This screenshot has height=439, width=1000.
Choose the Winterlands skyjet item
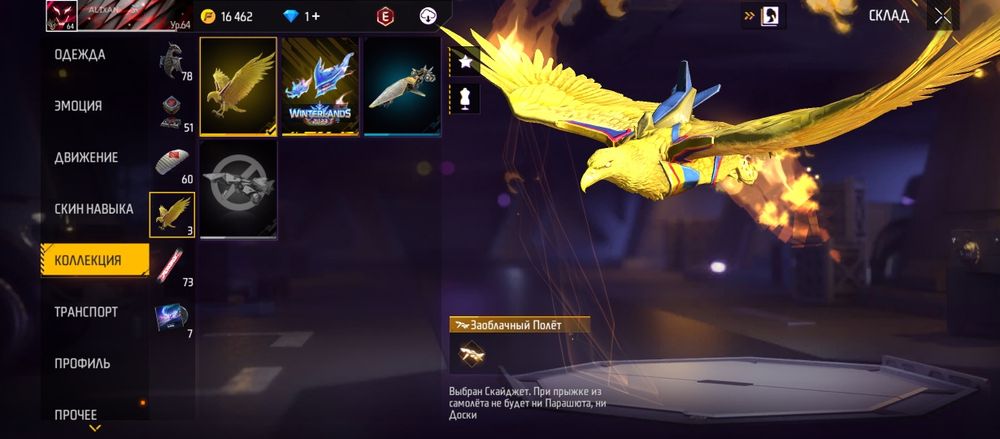(x=320, y=86)
